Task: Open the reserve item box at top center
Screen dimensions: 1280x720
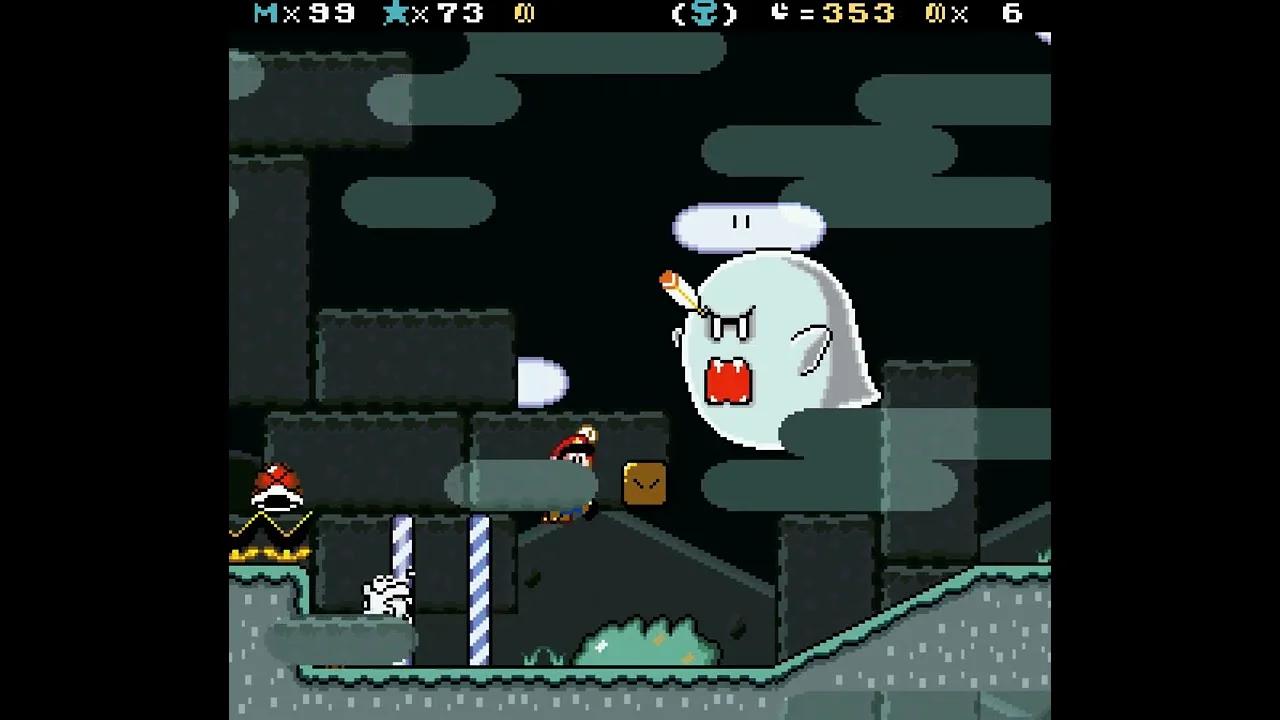Action: point(706,14)
